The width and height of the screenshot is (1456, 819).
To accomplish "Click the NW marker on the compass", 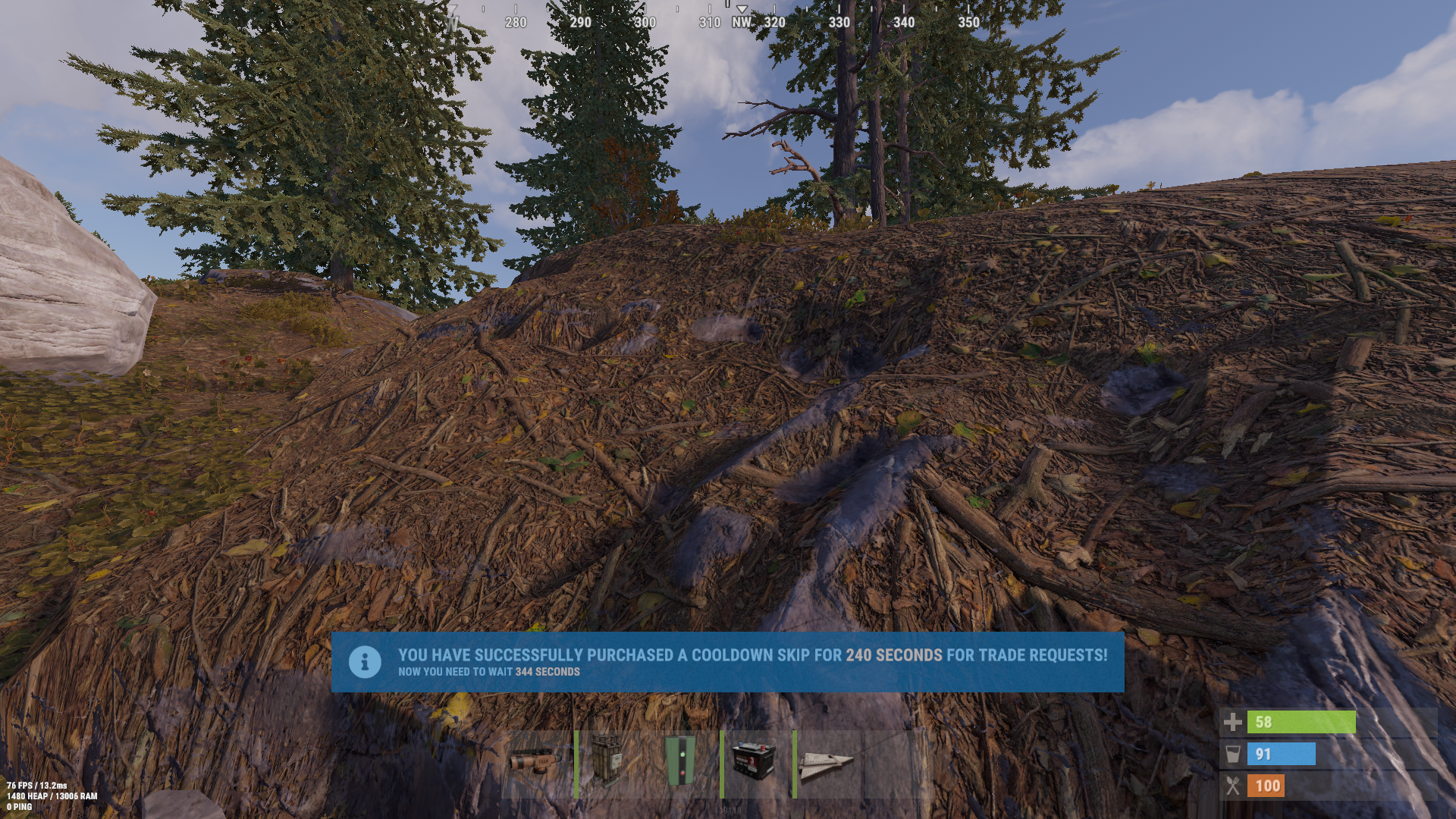I will [x=741, y=23].
